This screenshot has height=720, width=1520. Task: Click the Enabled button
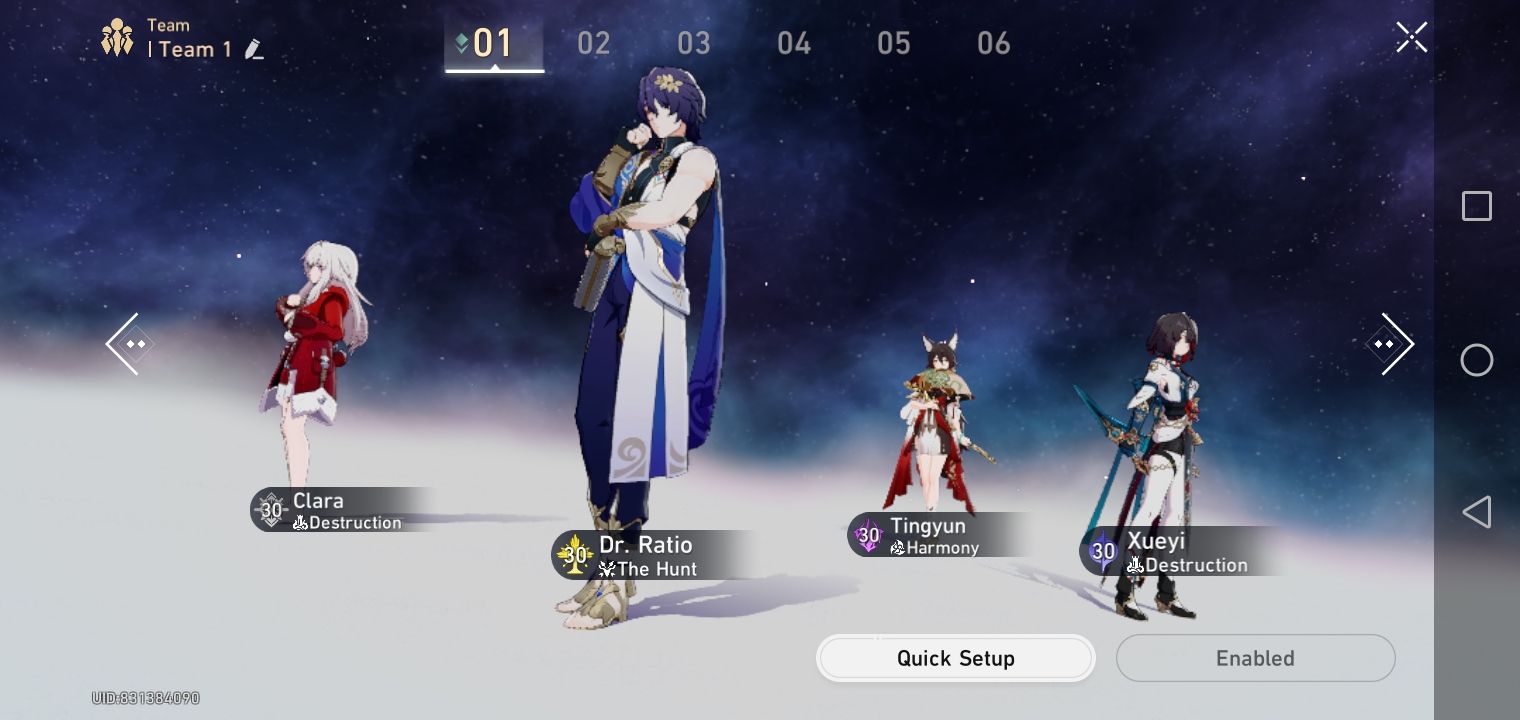pos(1255,658)
